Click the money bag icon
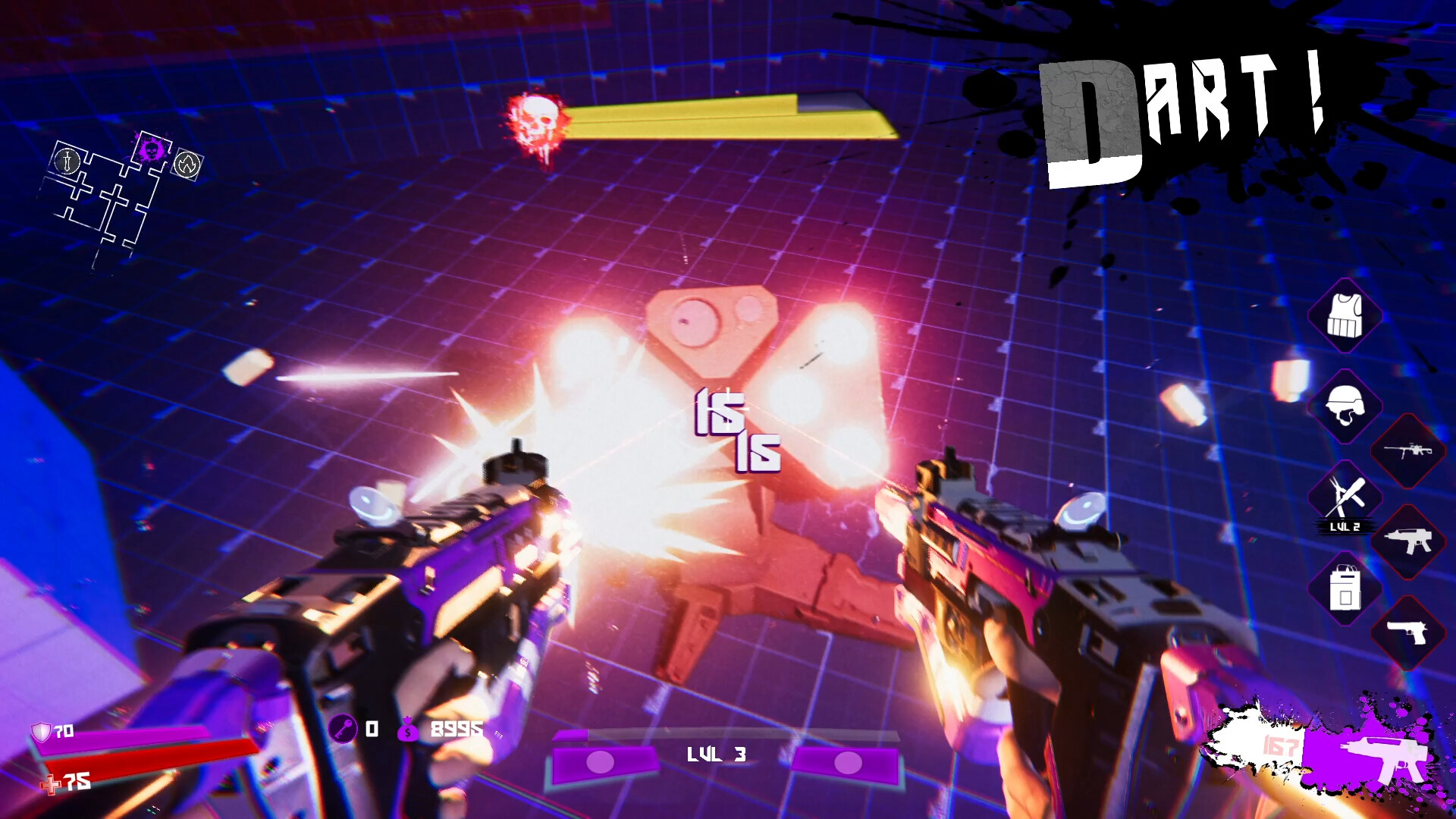The image size is (1456, 819). pyautogui.click(x=408, y=730)
